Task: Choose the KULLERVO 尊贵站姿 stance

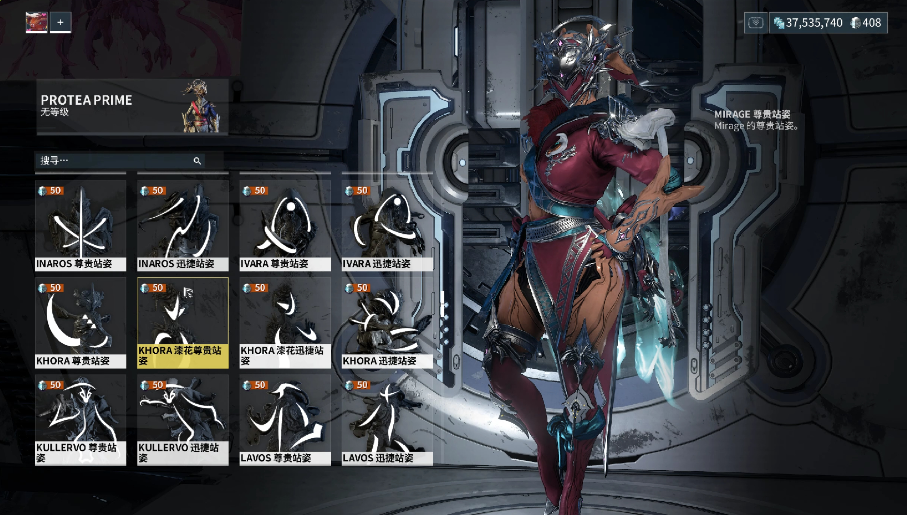Action: [81, 420]
